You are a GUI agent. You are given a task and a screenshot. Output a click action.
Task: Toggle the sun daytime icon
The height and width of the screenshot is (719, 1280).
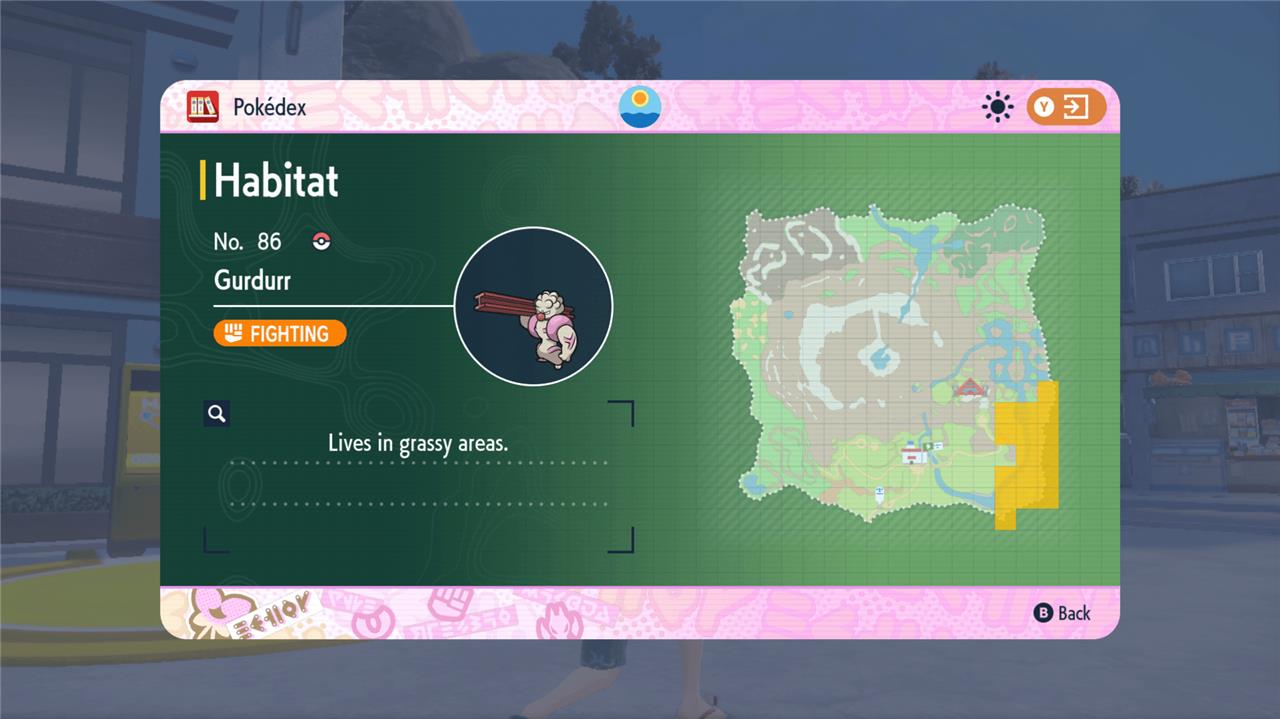(x=997, y=107)
